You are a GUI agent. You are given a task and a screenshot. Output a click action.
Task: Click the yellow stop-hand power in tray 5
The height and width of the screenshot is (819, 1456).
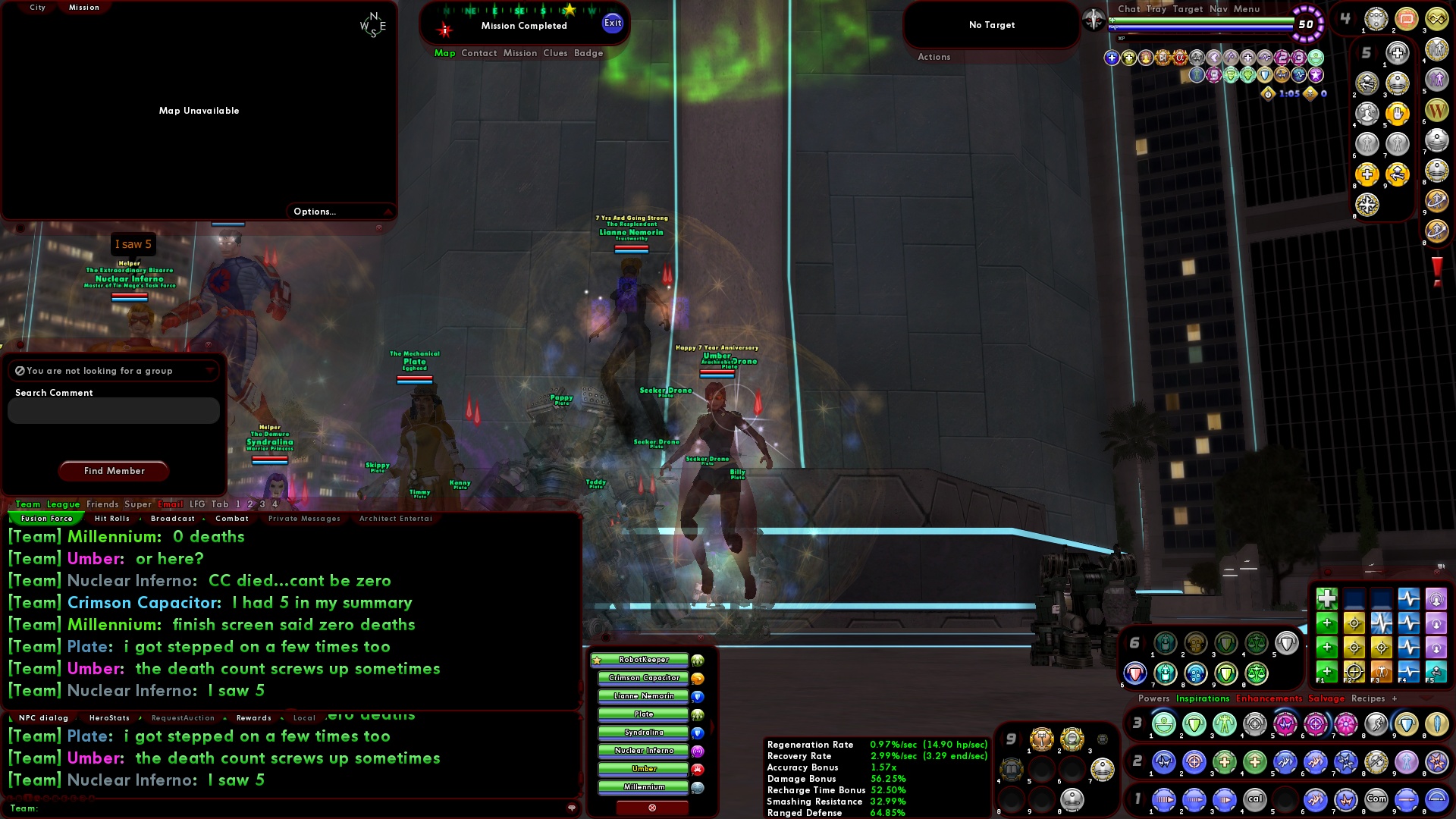click(x=1398, y=115)
